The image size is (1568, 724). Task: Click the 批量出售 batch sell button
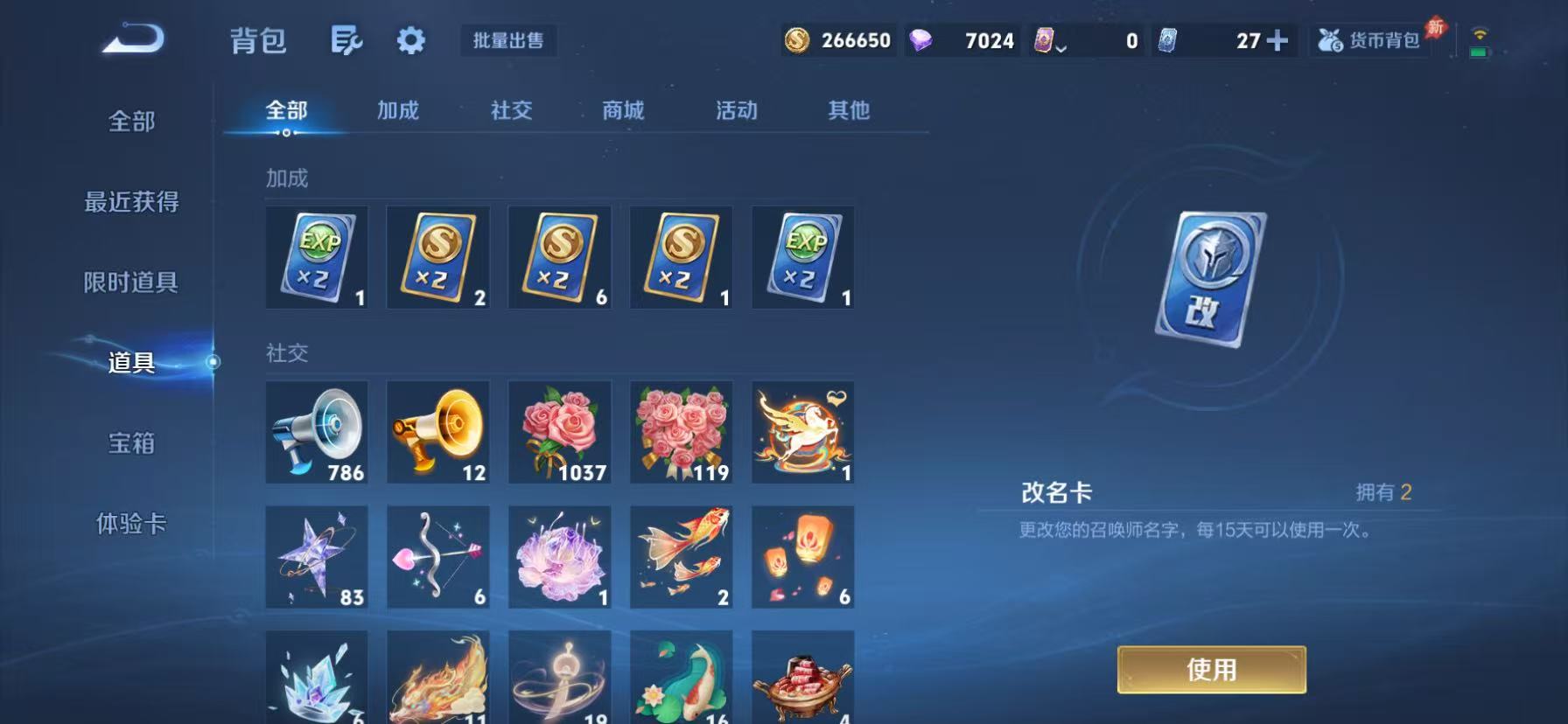click(x=508, y=40)
